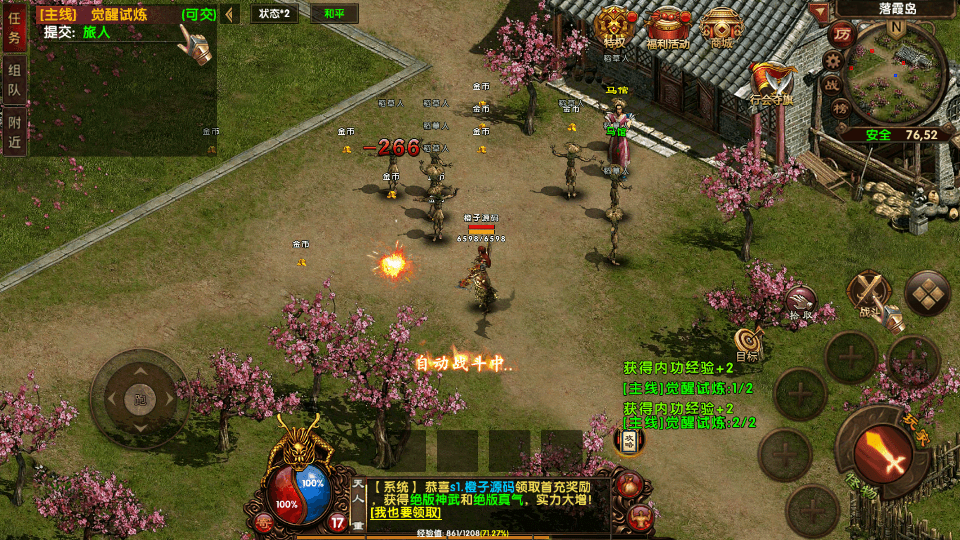
Task: Click the gear settings button beside minimap
Action: click(832, 60)
